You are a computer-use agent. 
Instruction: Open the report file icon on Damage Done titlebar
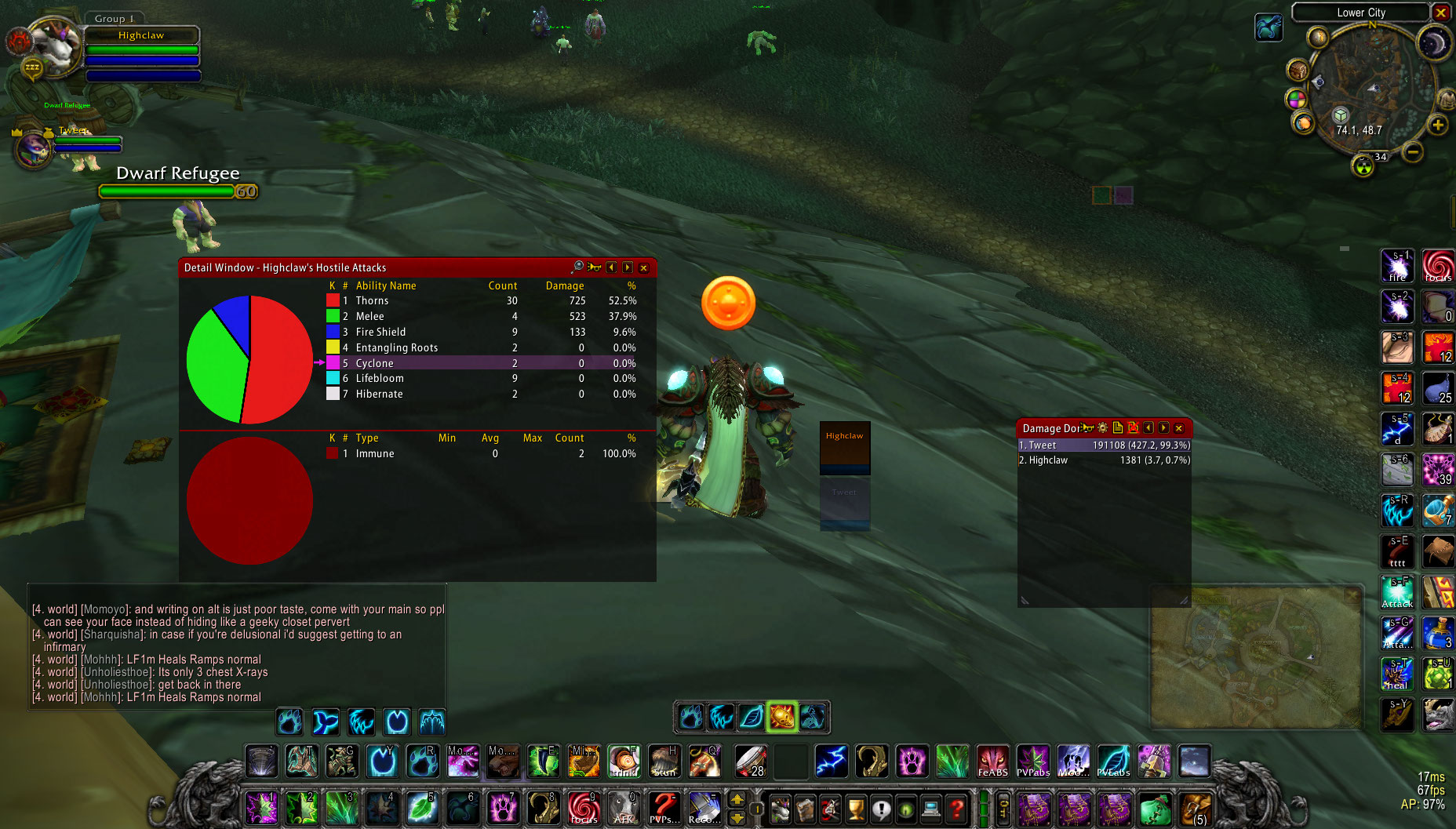(x=1117, y=428)
